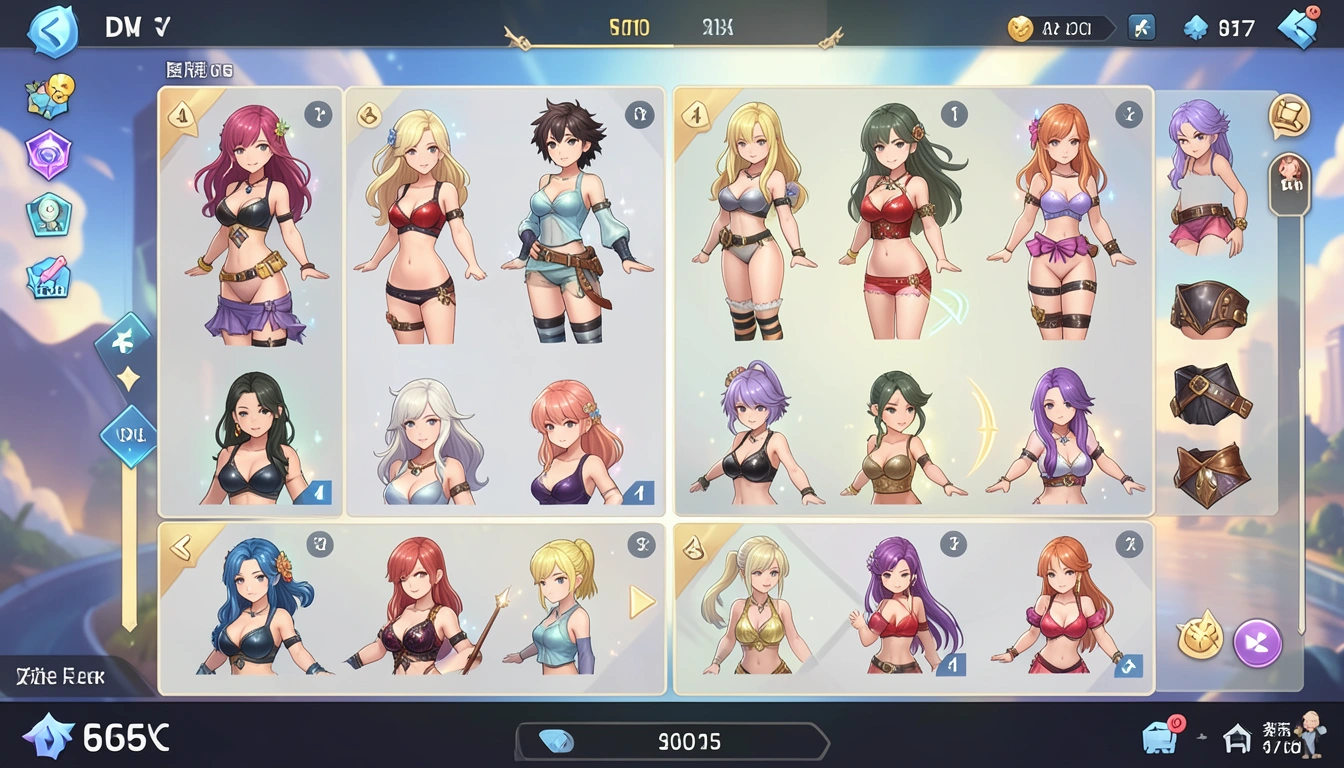Open the purple hexagon gem icon
This screenshot has width=1344, height=768.
point(49,155)
